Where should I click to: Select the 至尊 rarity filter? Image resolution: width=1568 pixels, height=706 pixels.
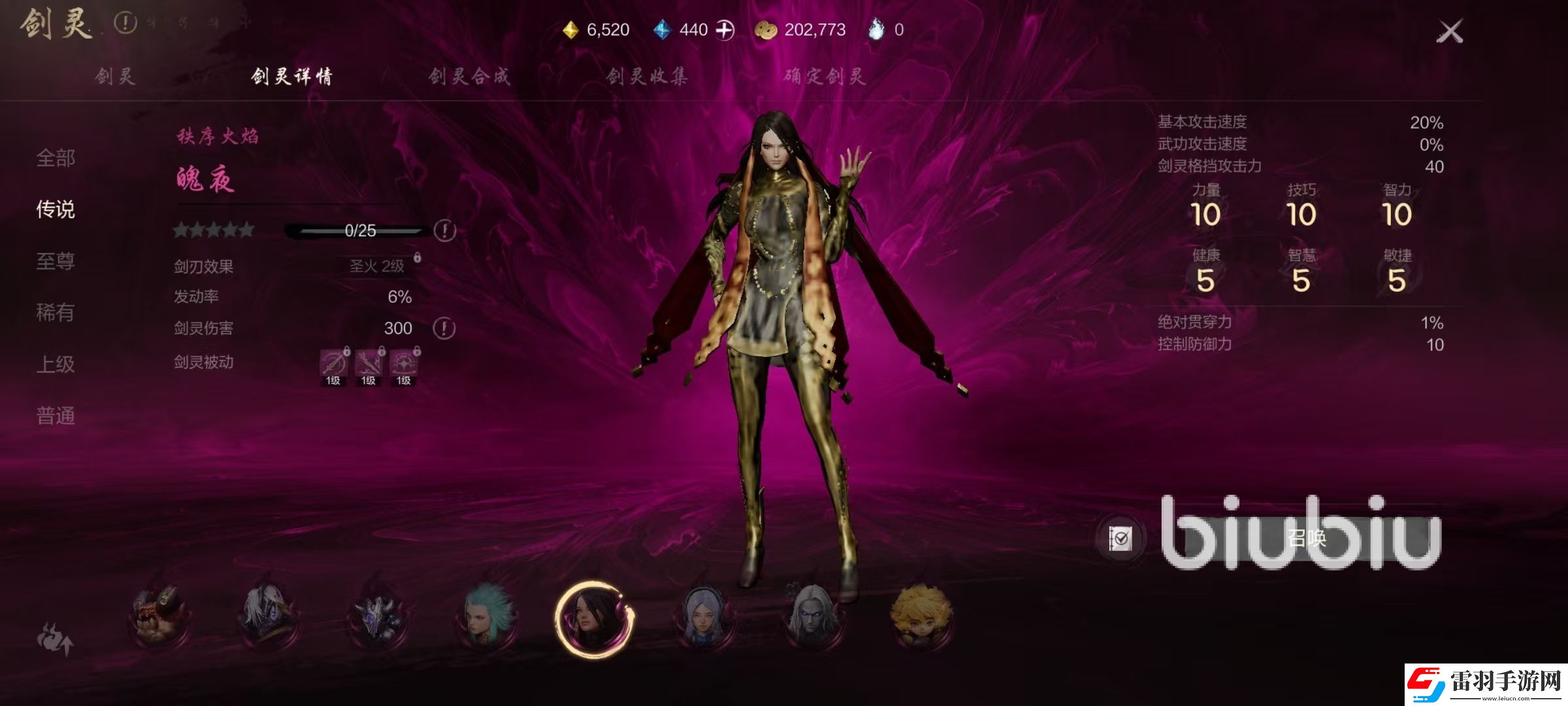tap(56, 261)
